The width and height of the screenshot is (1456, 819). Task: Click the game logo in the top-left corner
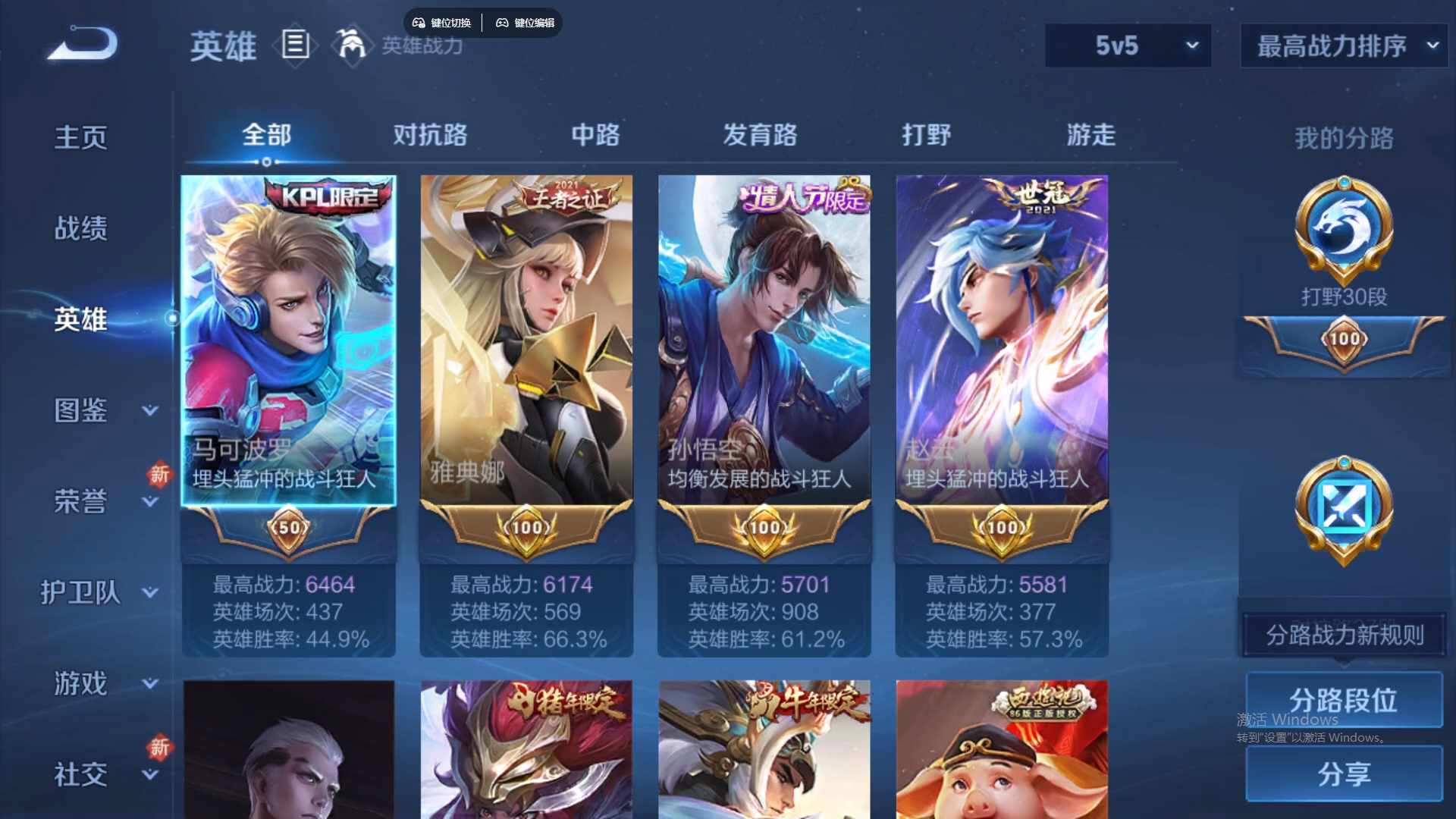81,43
